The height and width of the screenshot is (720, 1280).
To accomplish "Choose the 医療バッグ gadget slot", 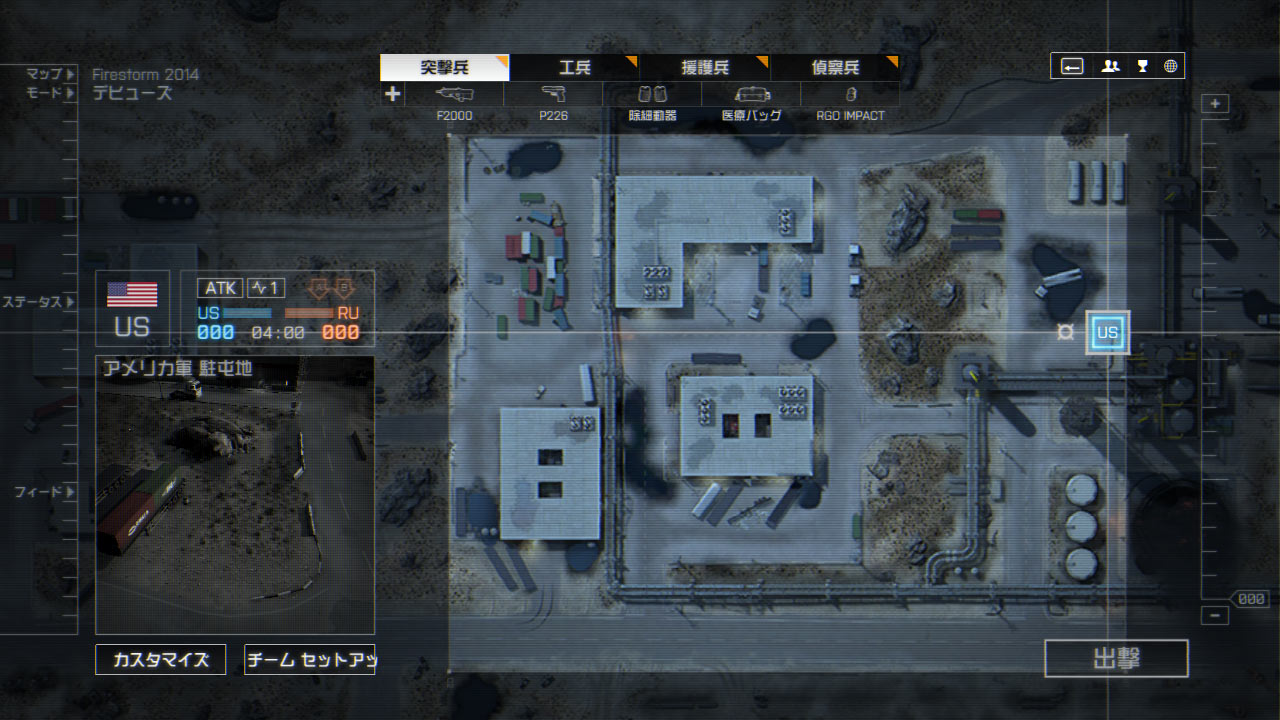I will (751, 102).
